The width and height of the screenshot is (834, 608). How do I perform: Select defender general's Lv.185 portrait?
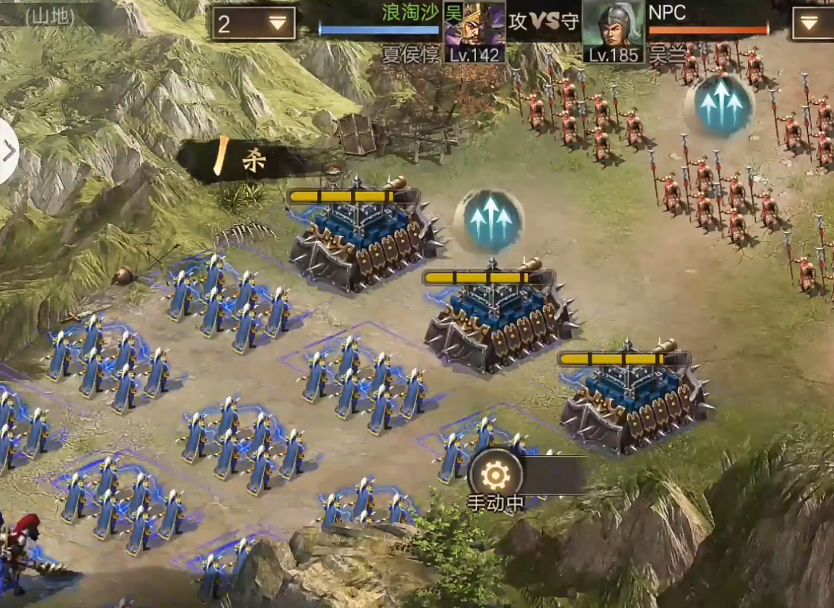pyautogui.click(x=612, y=31)
